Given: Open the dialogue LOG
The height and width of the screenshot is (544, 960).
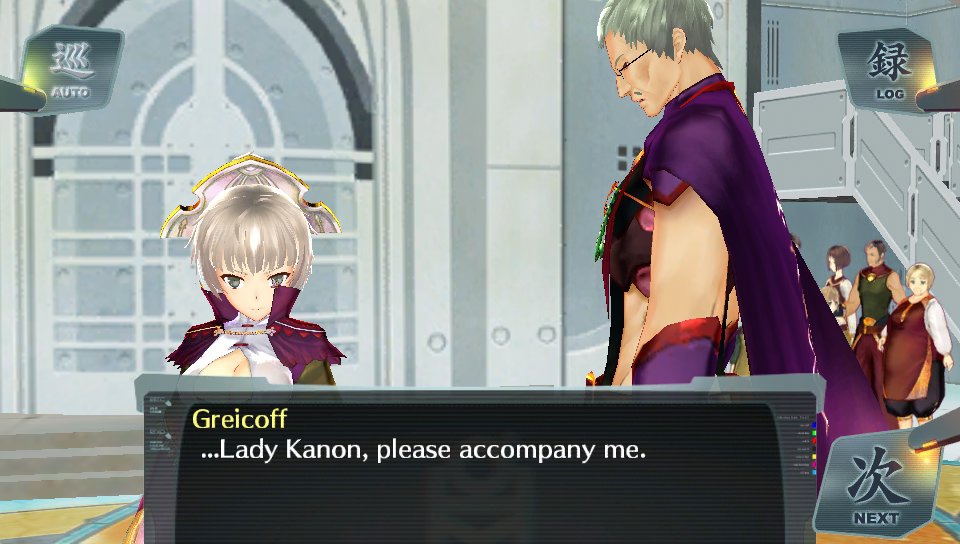Looking at the screenshot, I should pyautogui.click(x=888, y=69).
